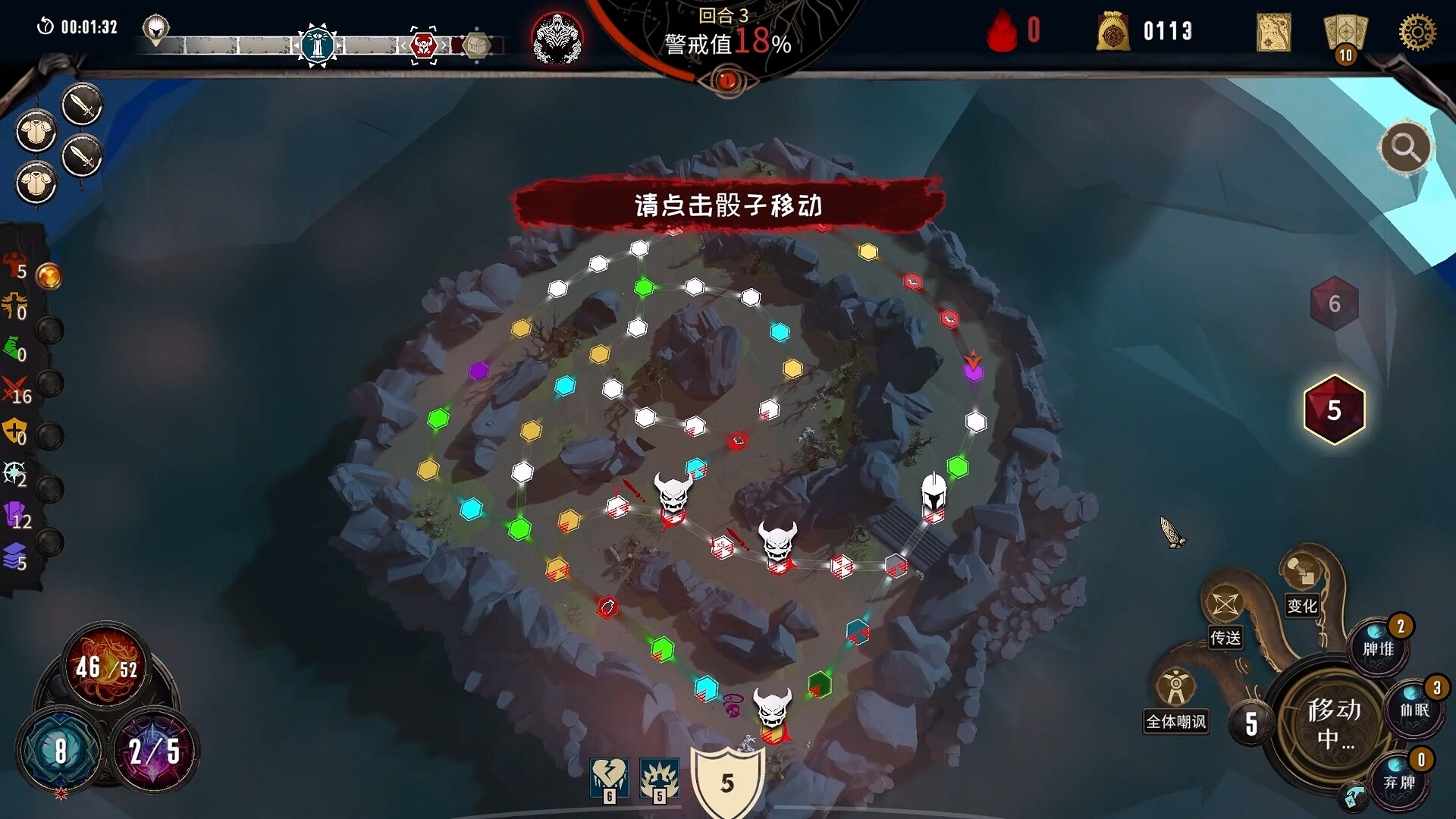Select the orange orb beside the strength stat
Screen dimensions: 1456x819
tap(49, 277)
